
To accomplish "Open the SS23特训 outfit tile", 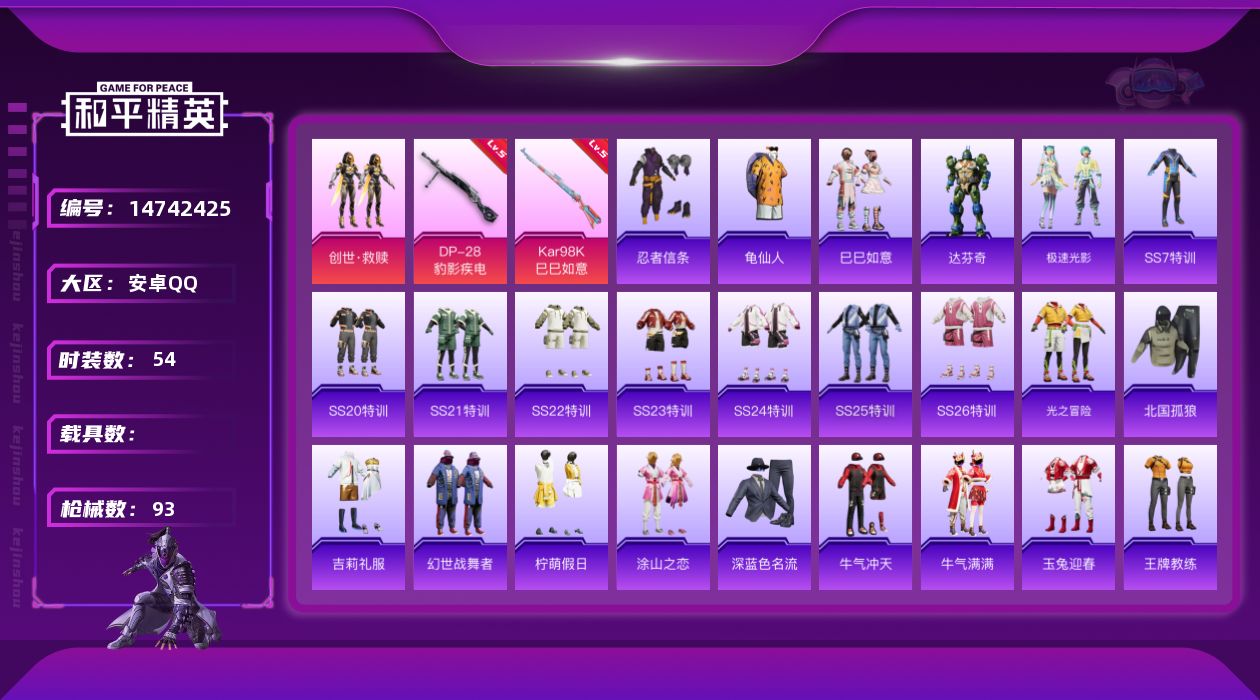I will coord(663,364).
